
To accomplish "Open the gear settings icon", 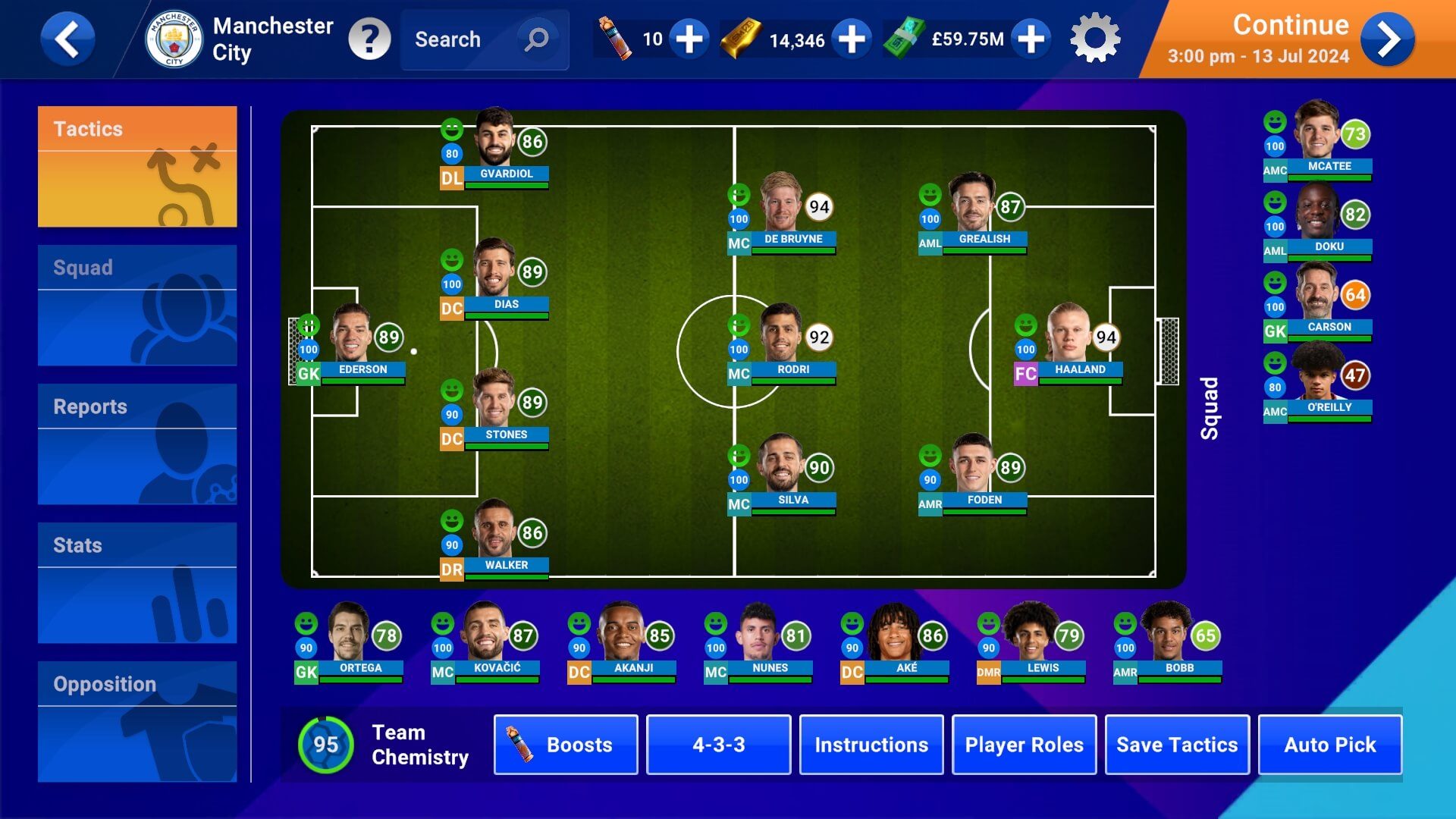I will click(1094, 39).
